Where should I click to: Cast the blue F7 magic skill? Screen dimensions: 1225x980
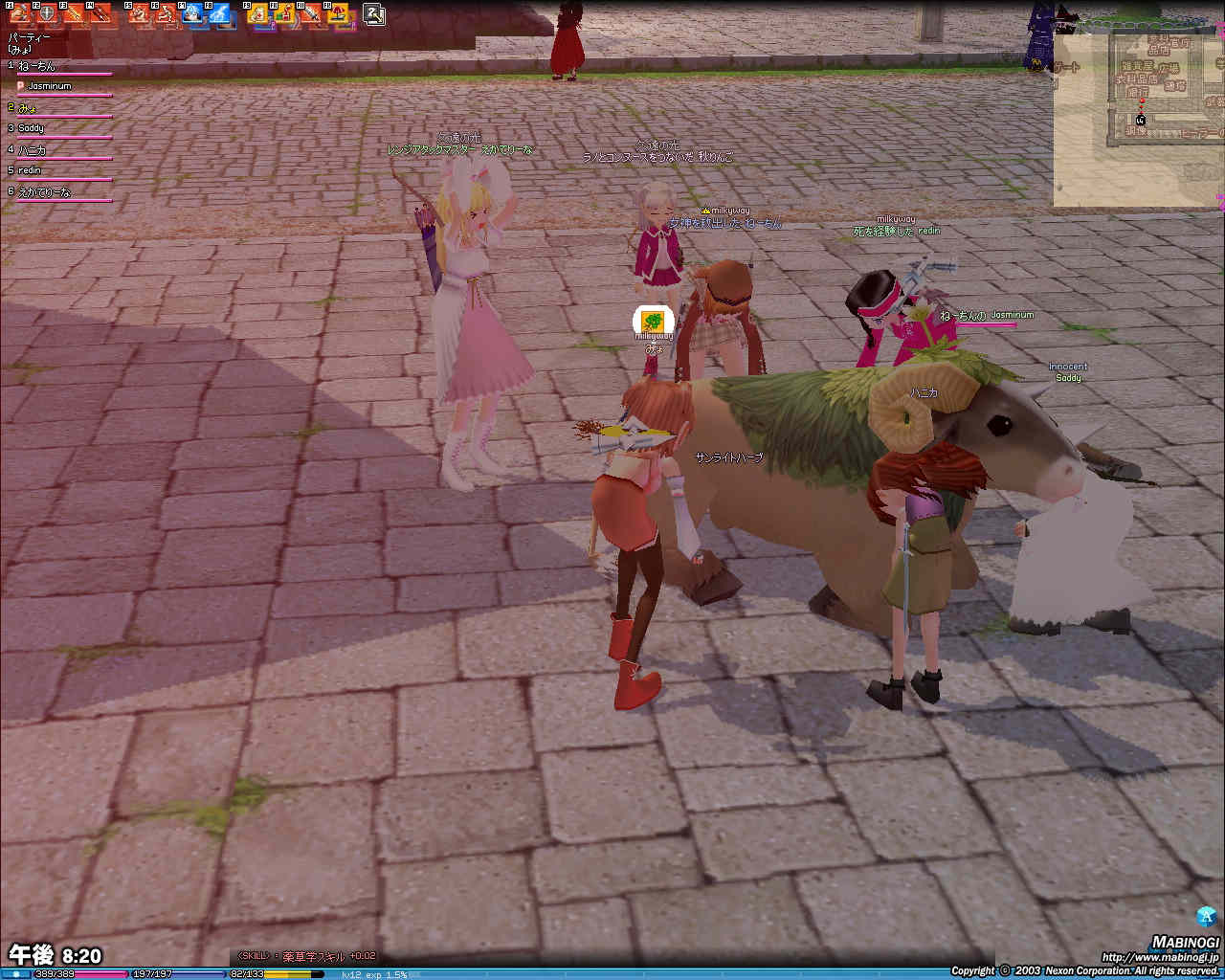(193, 14)
